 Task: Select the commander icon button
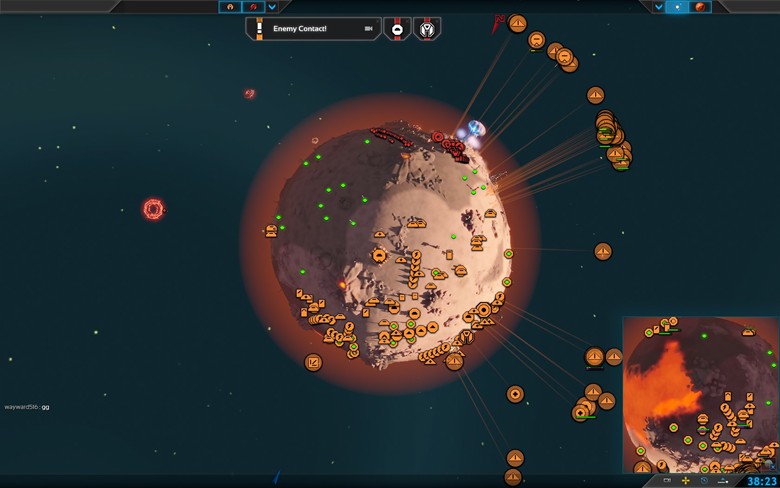(427, 29)
